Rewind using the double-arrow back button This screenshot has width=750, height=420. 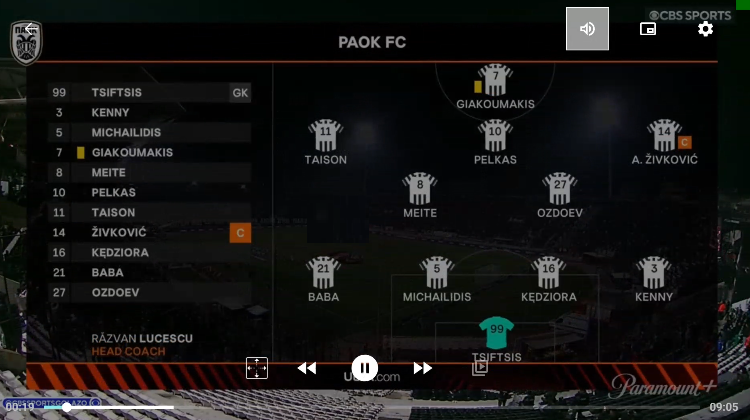pos(307,368)
